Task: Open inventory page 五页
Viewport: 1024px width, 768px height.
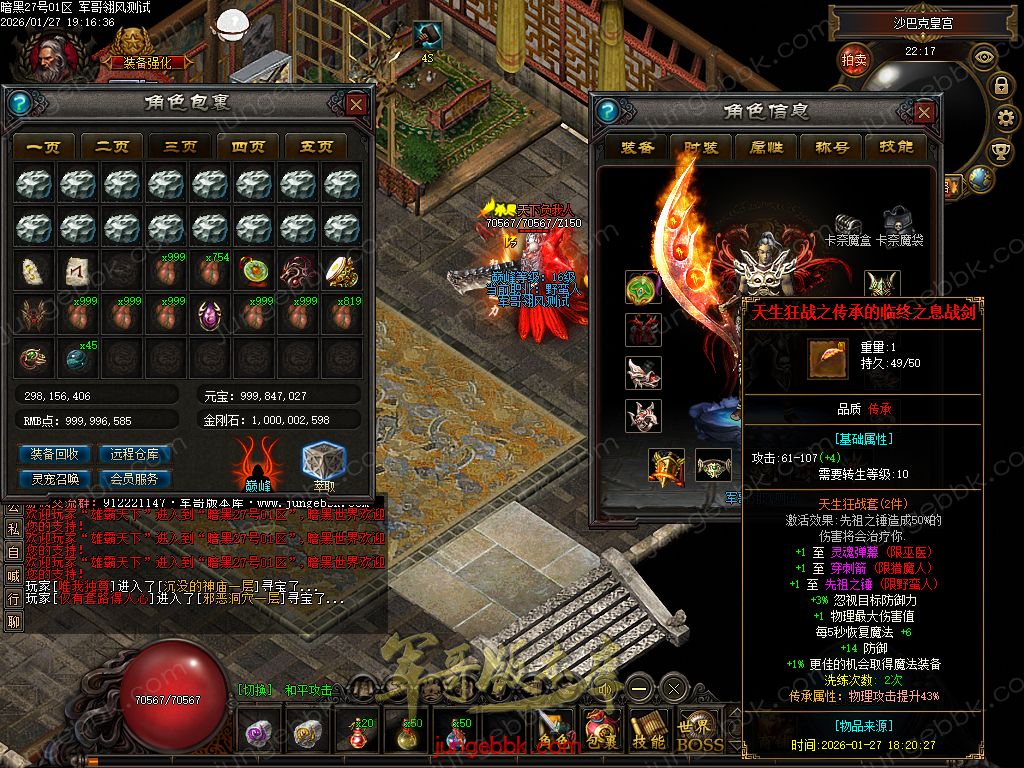Action: point(316,146)
